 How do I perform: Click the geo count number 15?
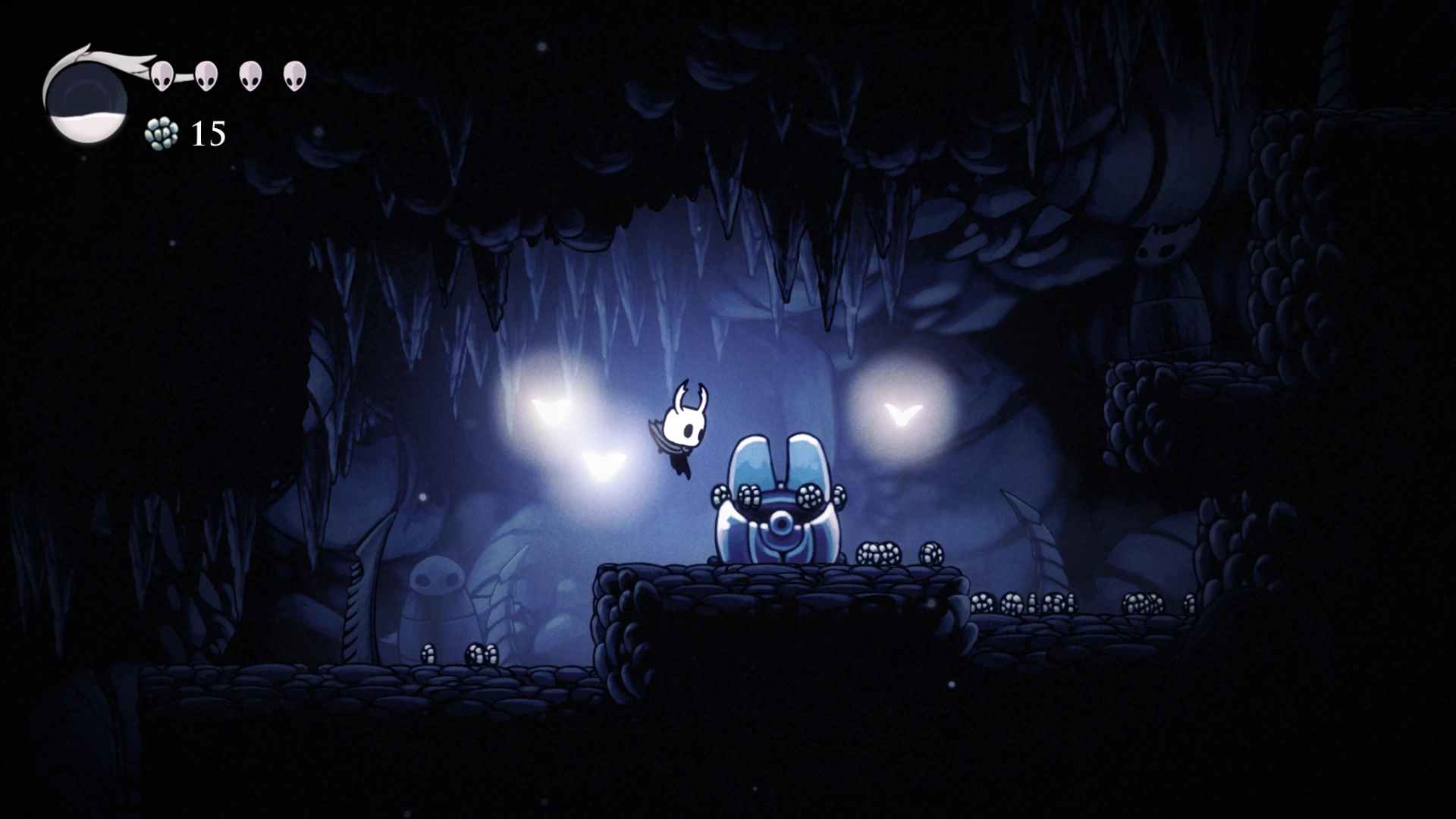206,134
